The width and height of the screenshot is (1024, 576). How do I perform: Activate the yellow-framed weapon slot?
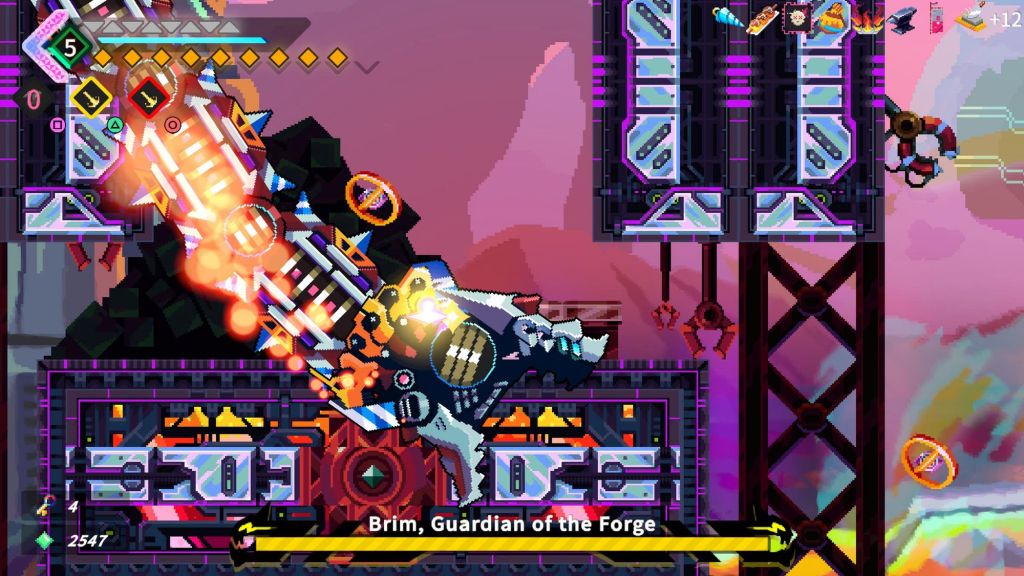[91, 97]
